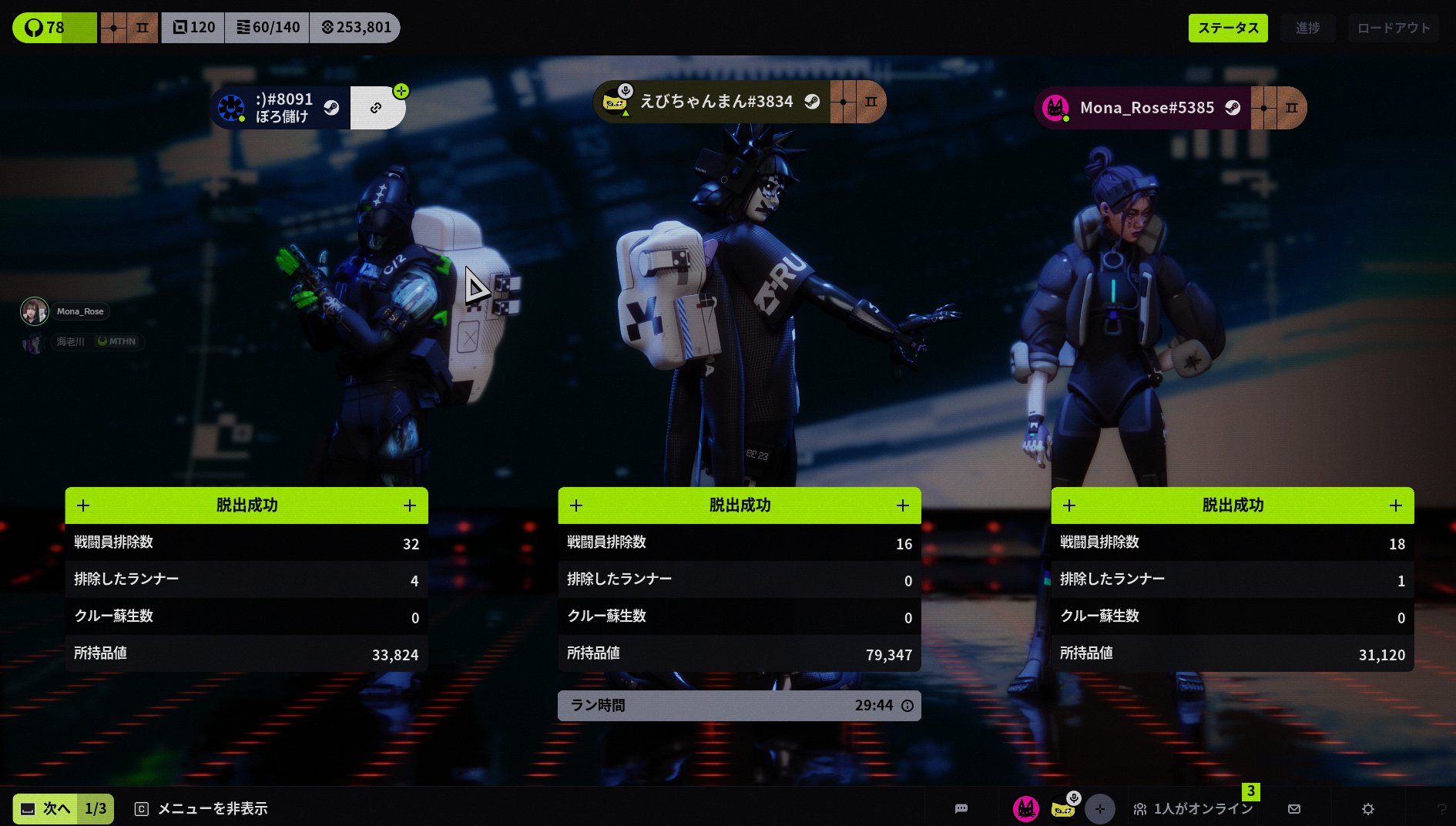Go to next page with 次へ button
The image size is (1456, 826).
pyautogui.click(x=62, y=808)
